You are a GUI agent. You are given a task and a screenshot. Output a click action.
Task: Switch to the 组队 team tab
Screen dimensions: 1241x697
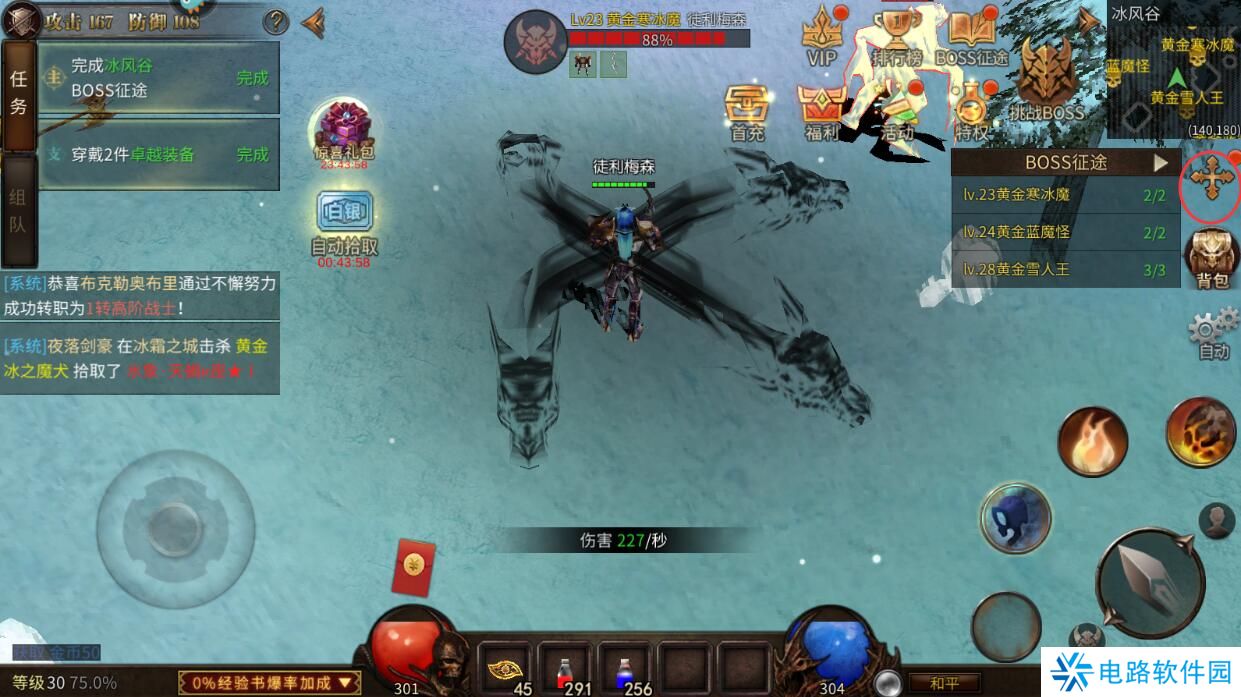coord(18,210)
